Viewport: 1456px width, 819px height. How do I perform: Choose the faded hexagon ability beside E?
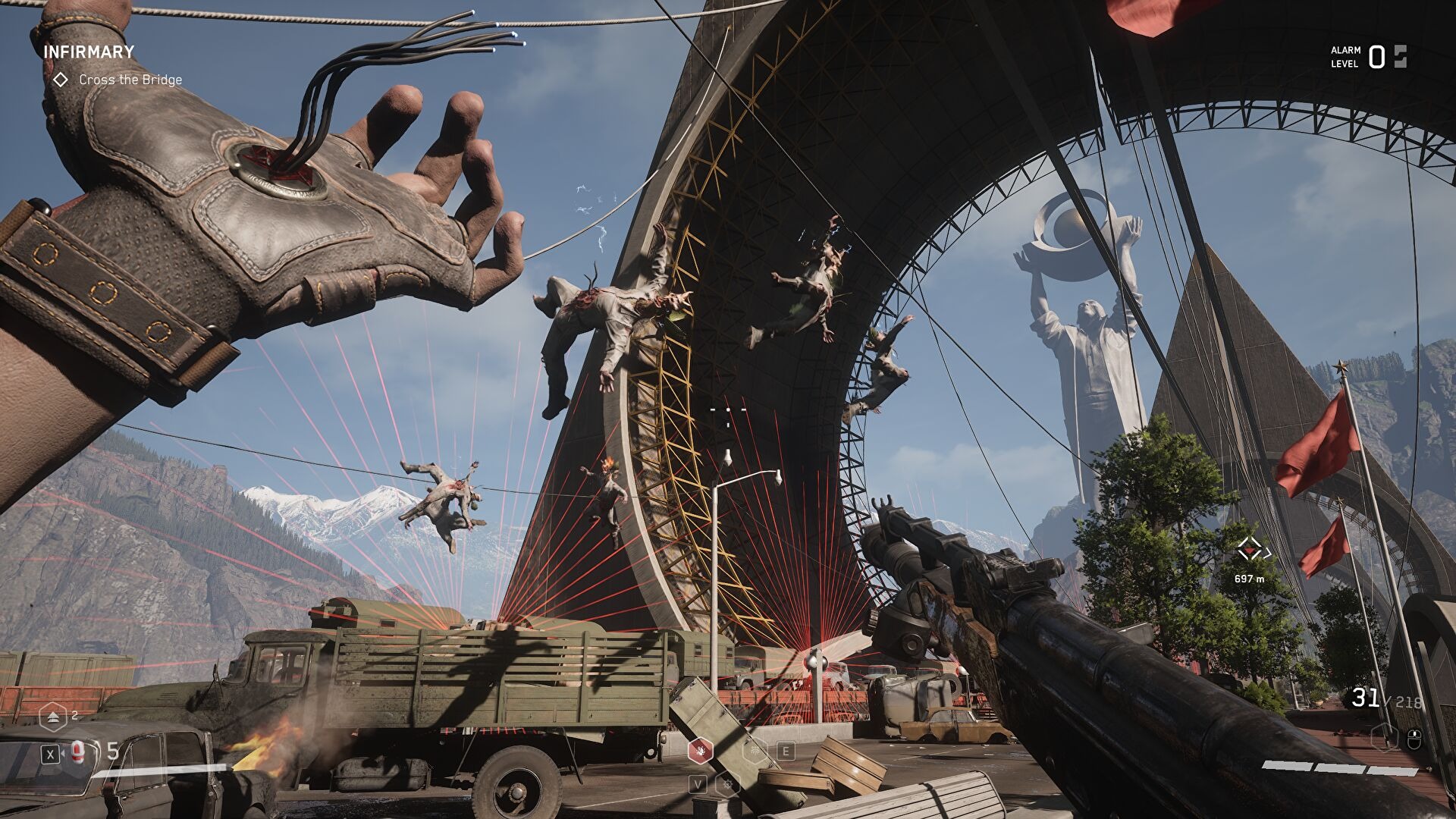[754, 751]
